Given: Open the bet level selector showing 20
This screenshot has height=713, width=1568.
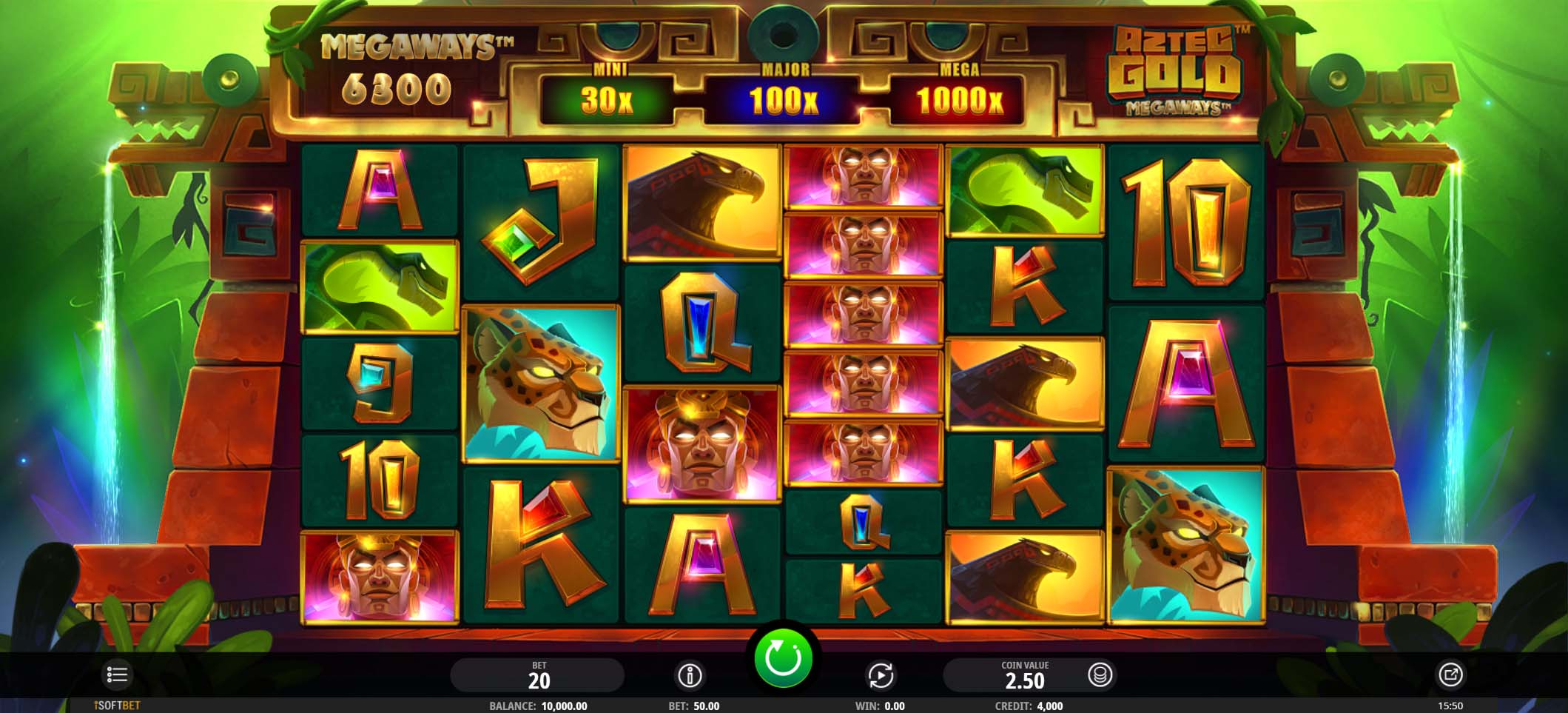Looking at the screenshot, I should point(538,674).
